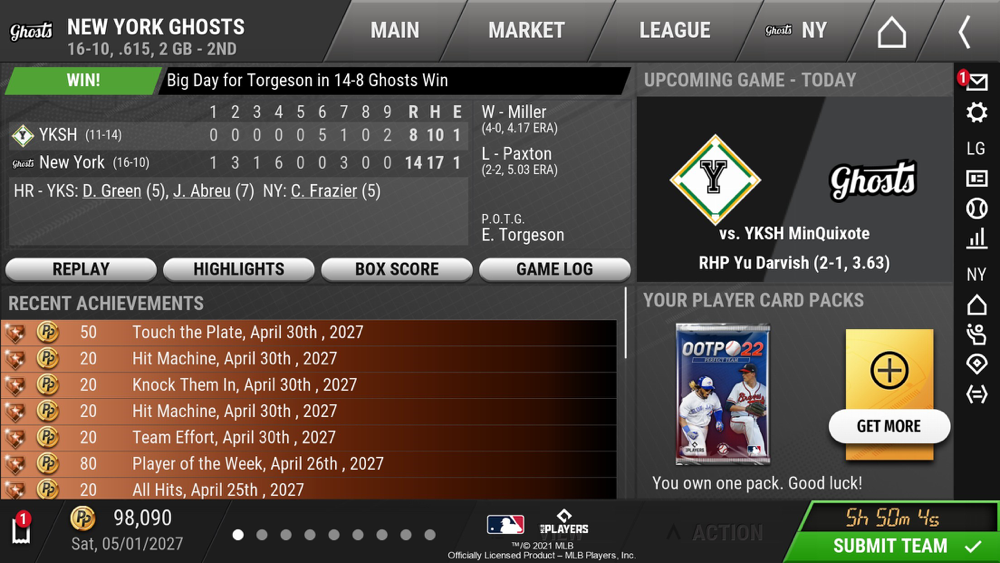The width and height of the screenshot is (1000, 563).
Task: Open D. Green player link
Action: [112, 191]
